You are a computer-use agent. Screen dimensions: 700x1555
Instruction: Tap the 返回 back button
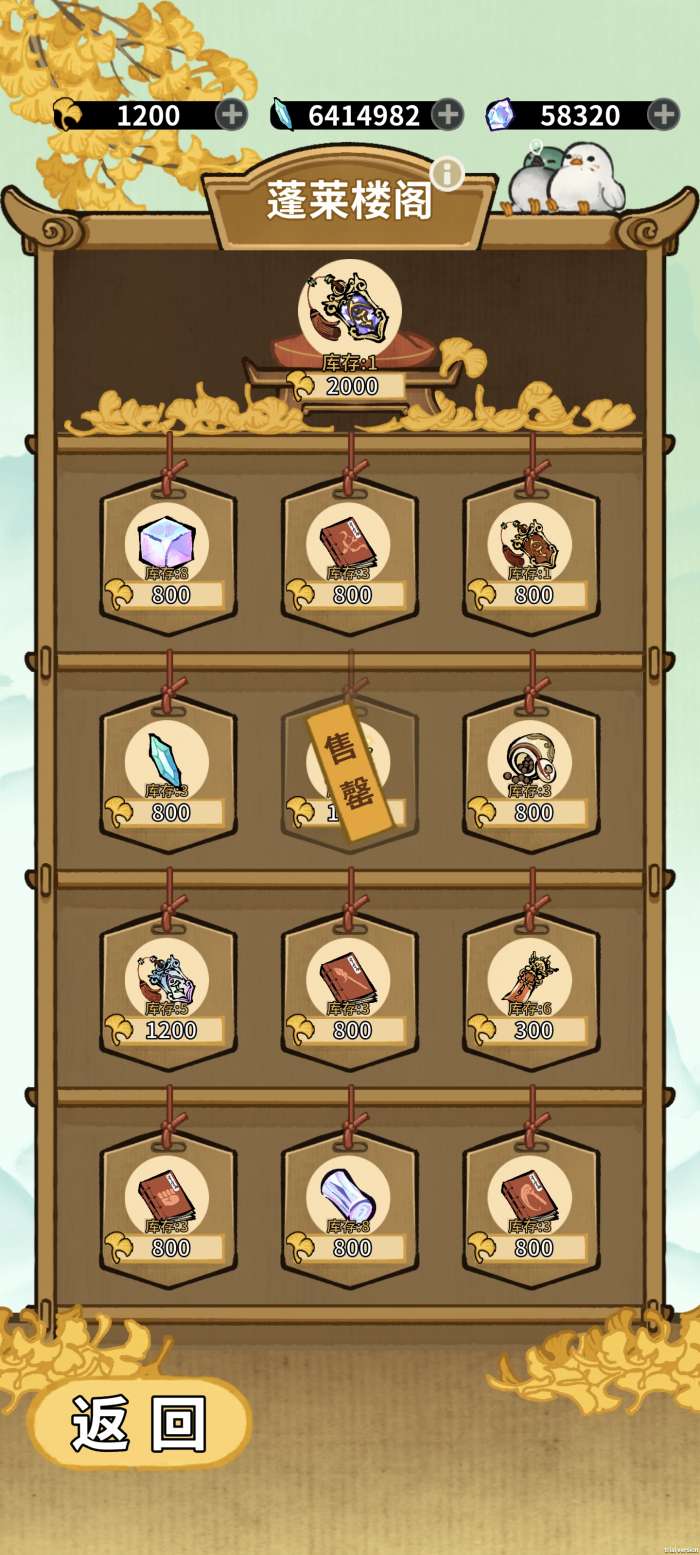click(x=139, y=1422)
